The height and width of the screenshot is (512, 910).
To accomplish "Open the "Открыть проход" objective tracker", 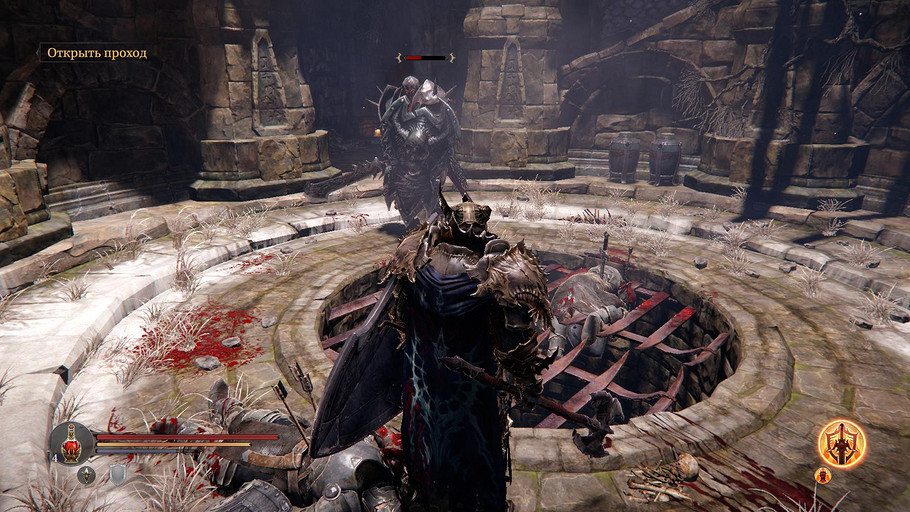I will (97, 52).
